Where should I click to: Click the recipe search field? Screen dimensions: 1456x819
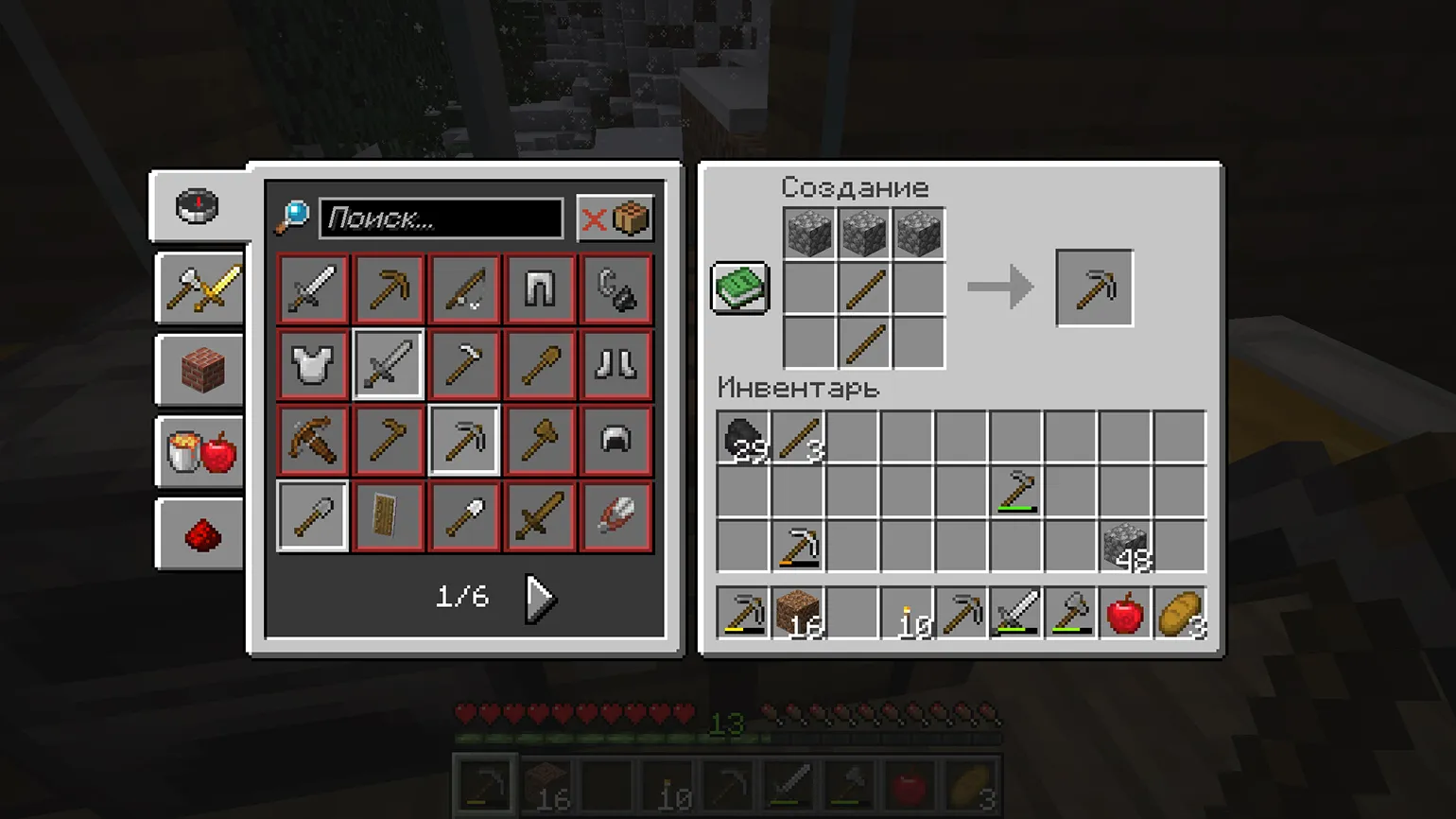[x=442, y=218]
